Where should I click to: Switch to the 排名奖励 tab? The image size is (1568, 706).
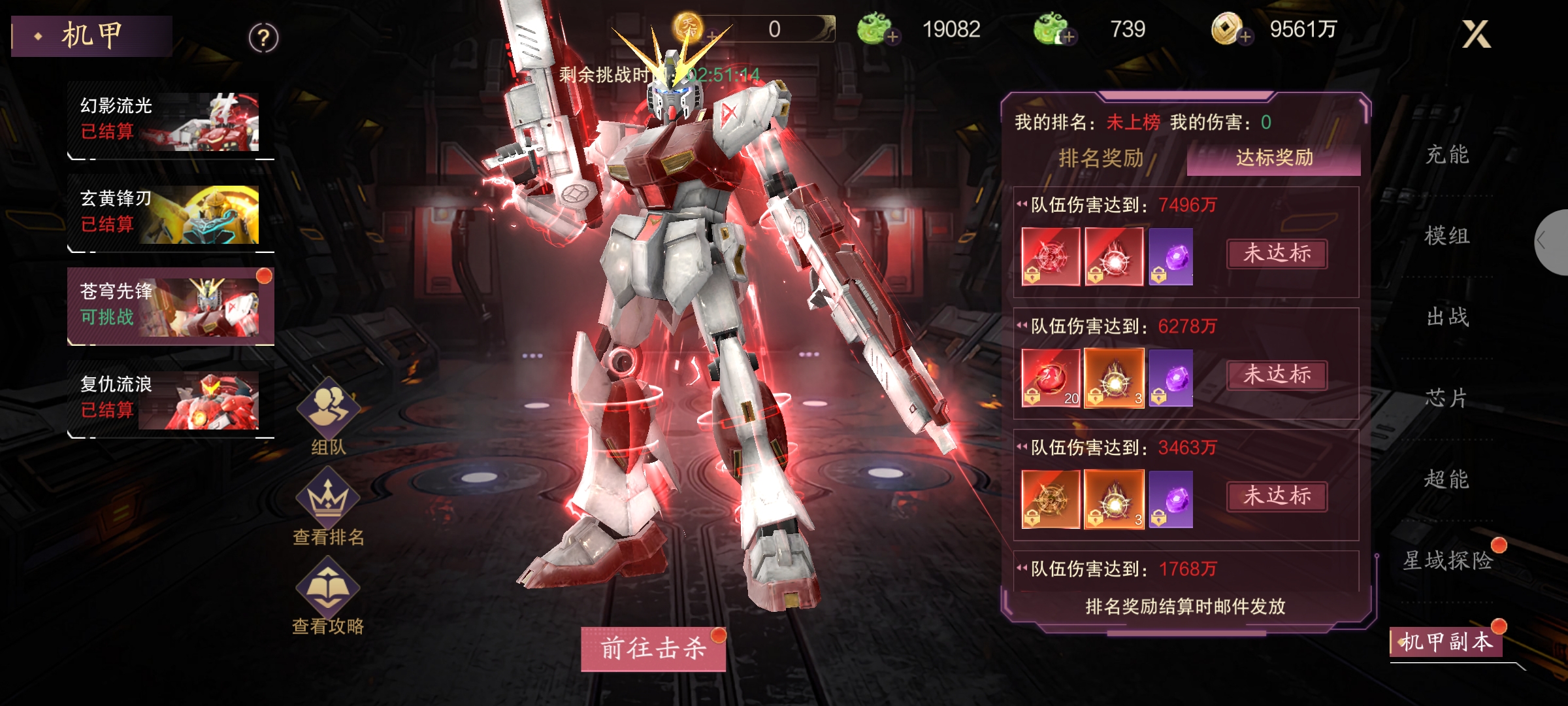click(1101, 158)
